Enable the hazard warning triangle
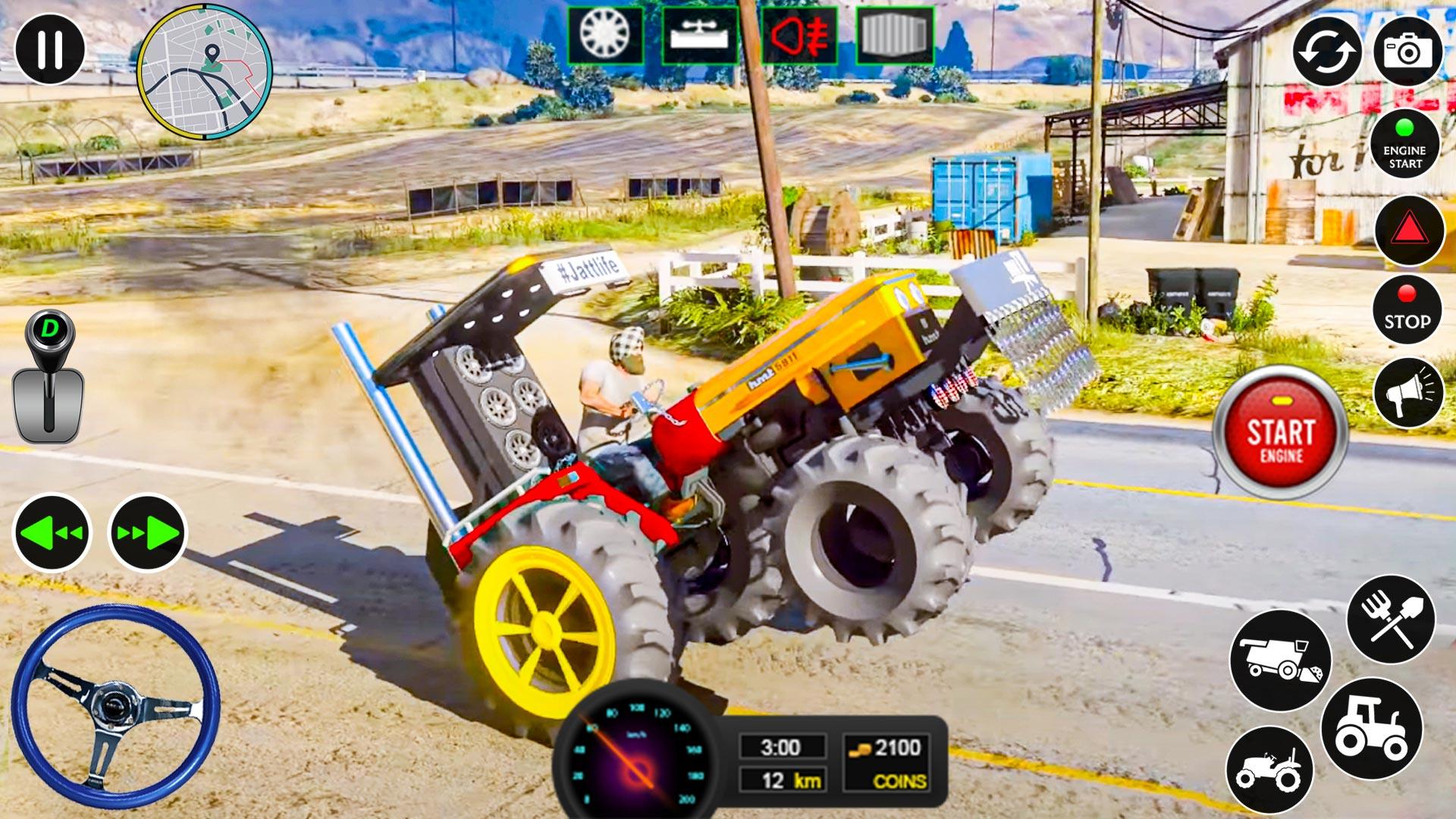Viewport: 1456px width, 819px height. [x=1405, y=235]
